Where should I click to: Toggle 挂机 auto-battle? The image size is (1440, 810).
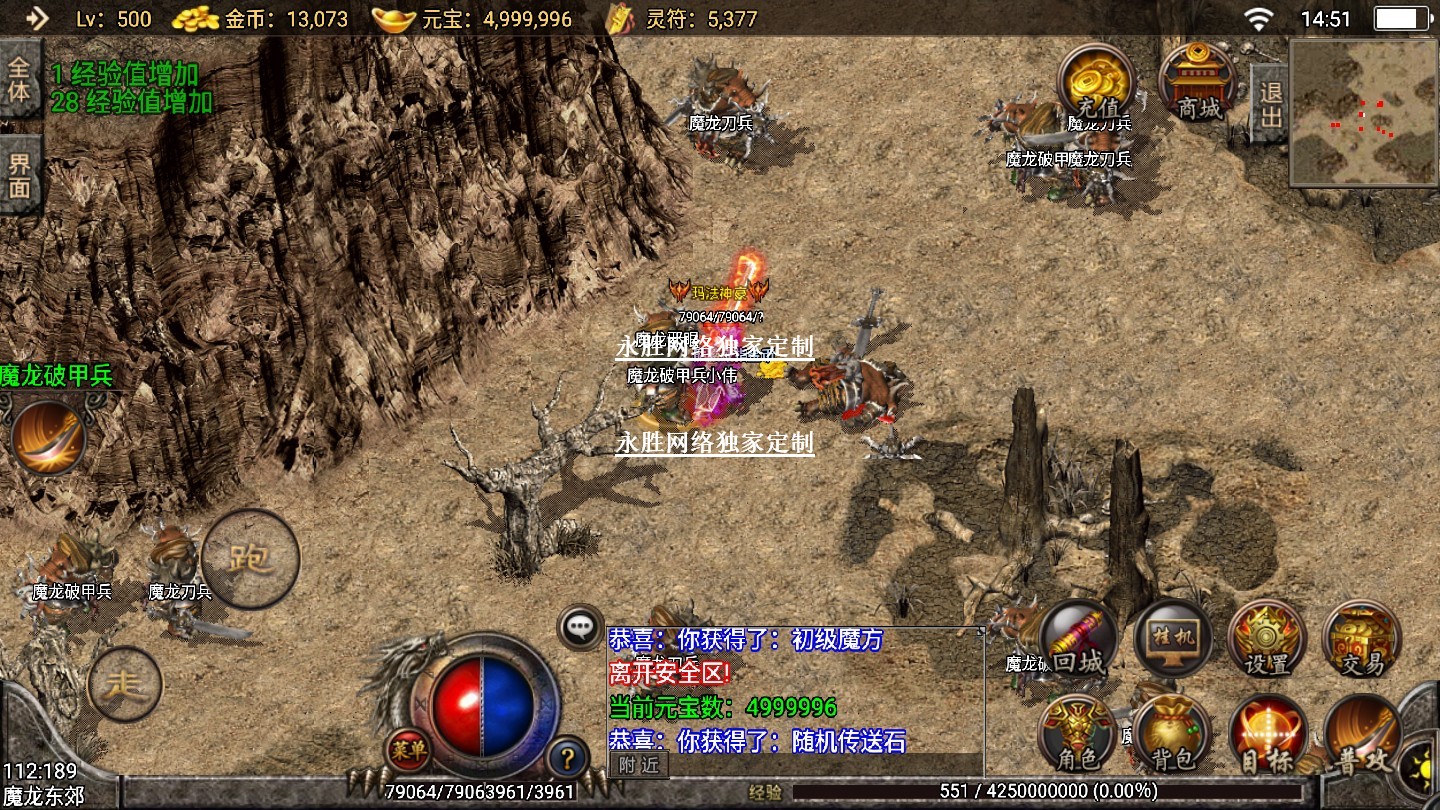pos(1173,639)
